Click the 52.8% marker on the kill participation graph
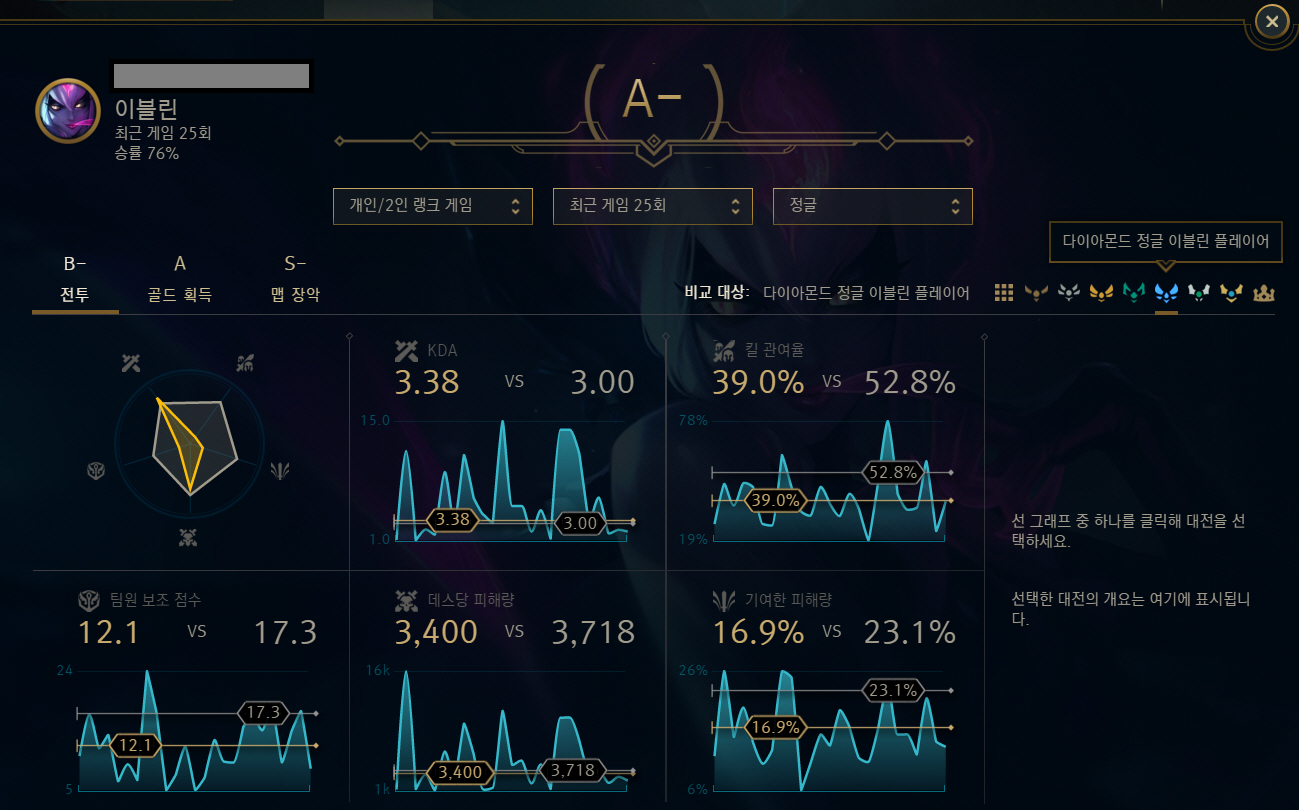The width and height of the screenshot is (1299, 810). point(893,471)
